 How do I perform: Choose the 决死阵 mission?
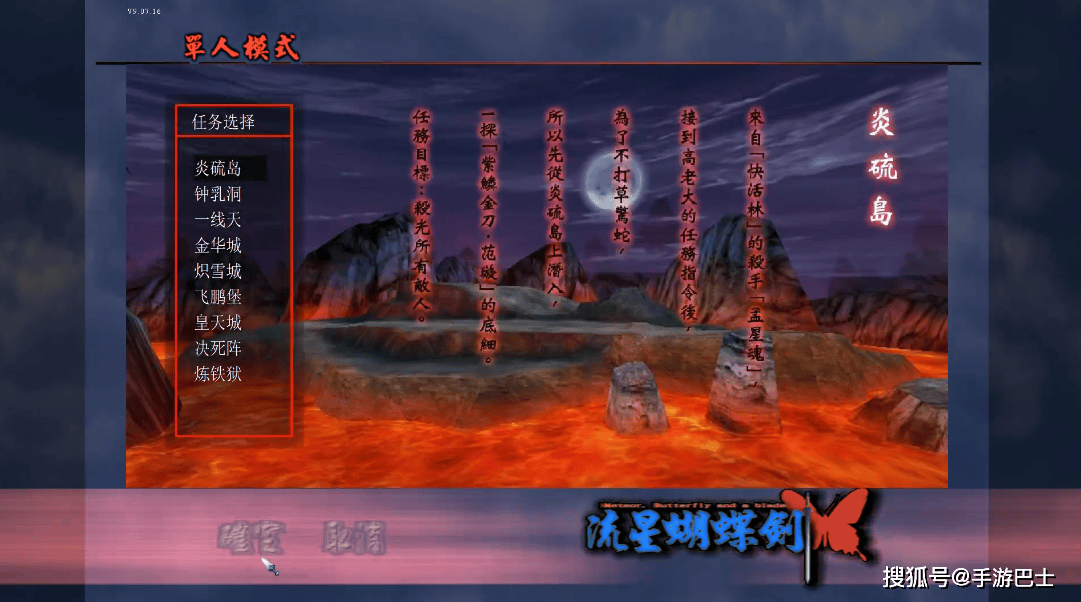tap(218, 348)
